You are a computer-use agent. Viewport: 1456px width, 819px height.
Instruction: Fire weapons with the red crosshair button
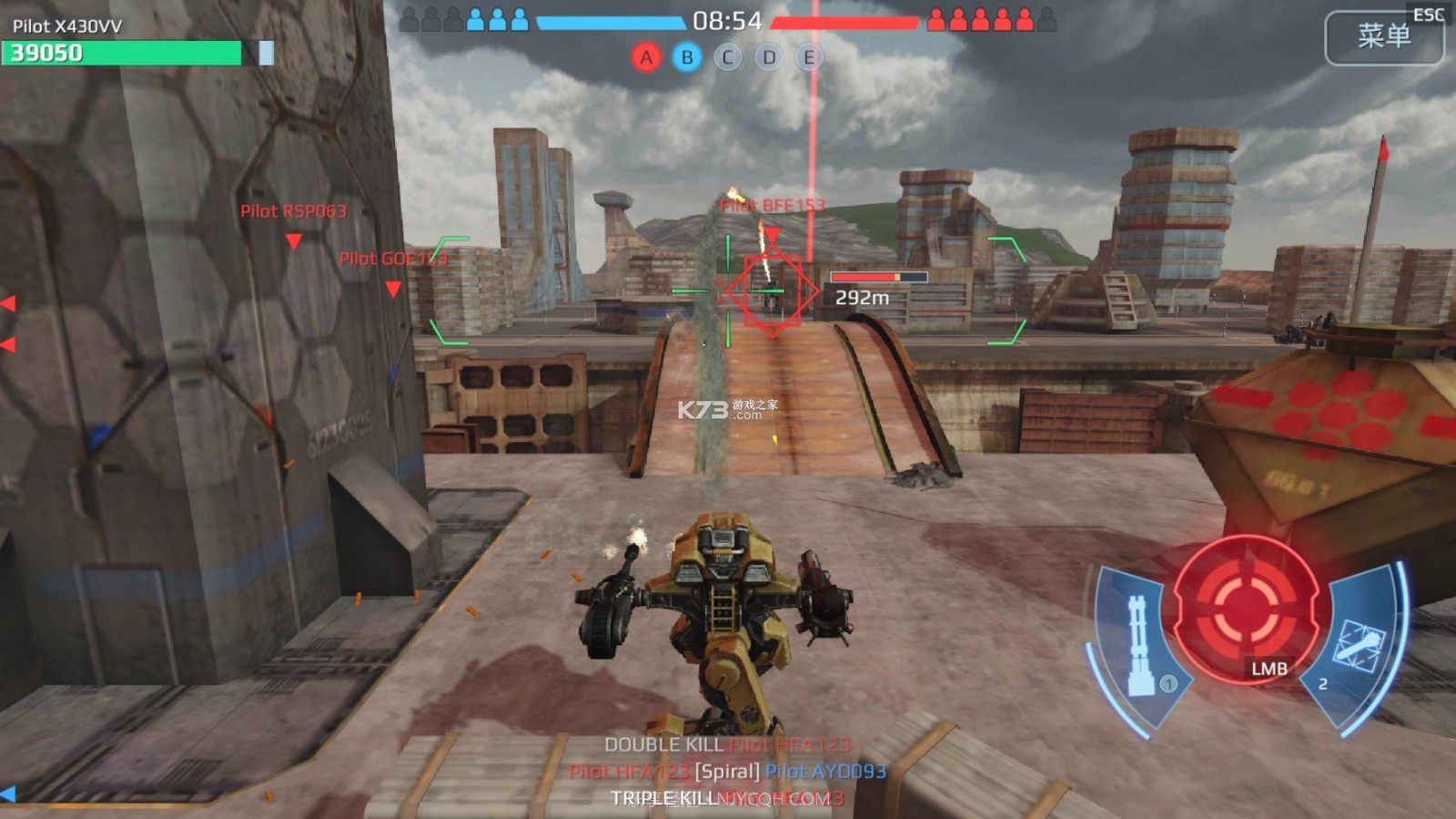click(1245, 607)
